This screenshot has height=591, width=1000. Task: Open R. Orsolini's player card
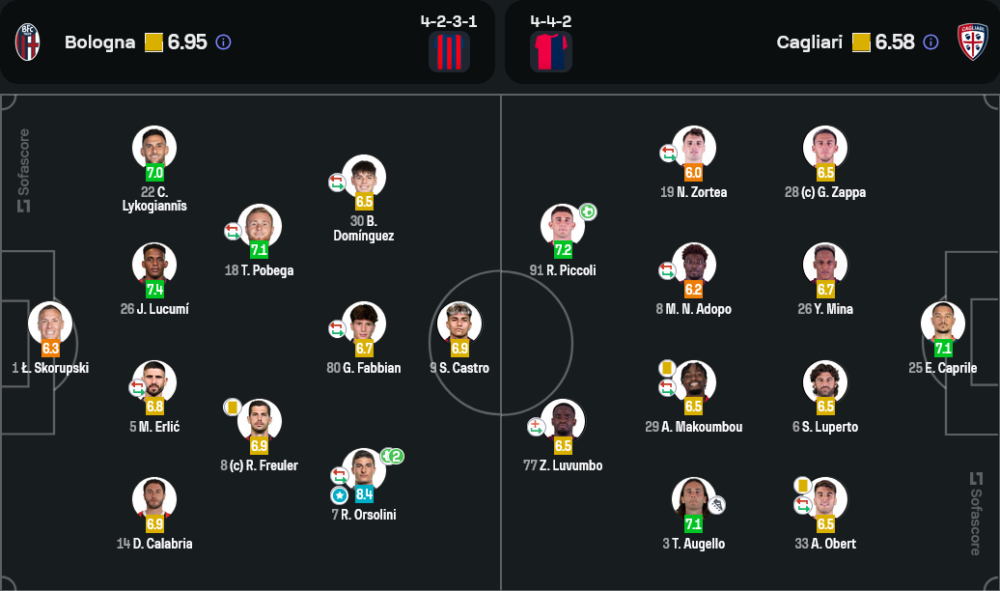point(364,470)
